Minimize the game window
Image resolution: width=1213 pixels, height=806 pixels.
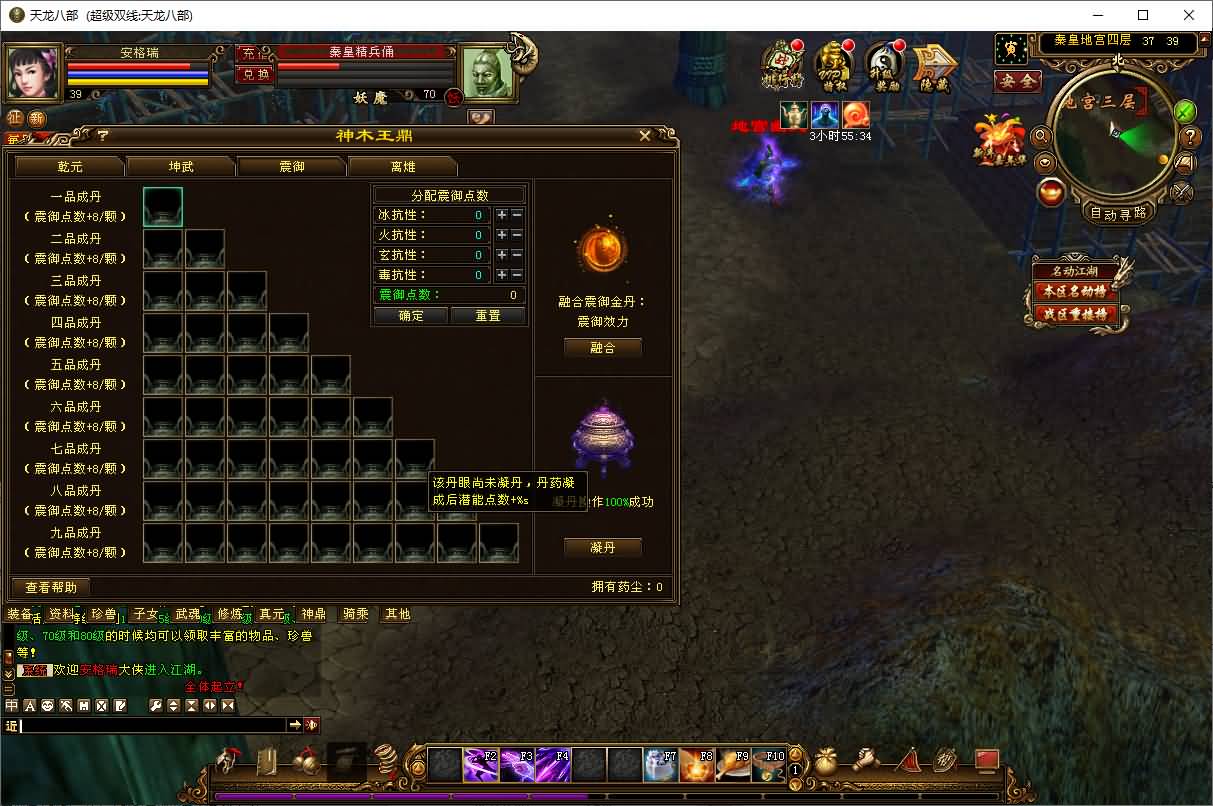coord(1098,15)
